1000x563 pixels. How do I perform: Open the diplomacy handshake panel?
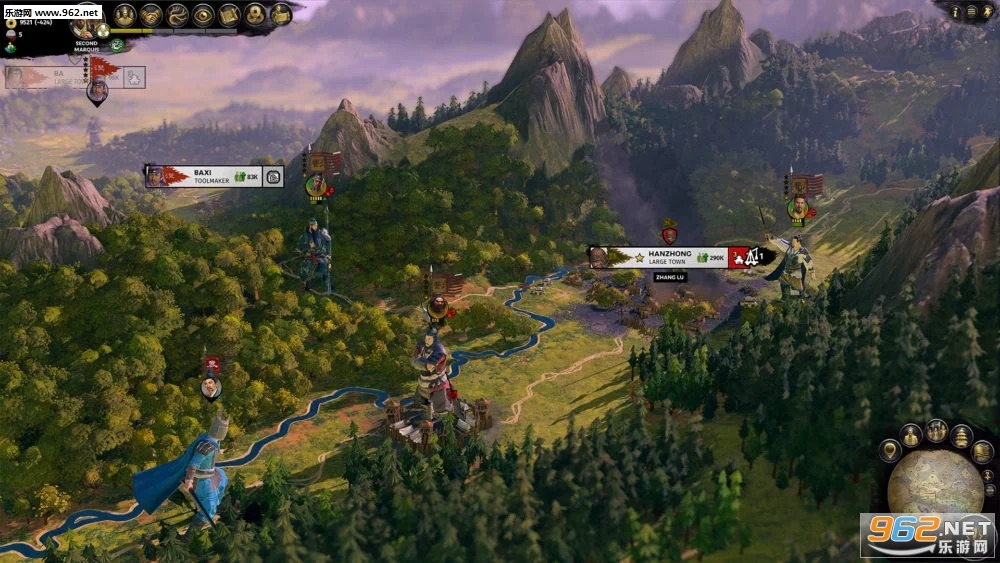pos(151,14)
